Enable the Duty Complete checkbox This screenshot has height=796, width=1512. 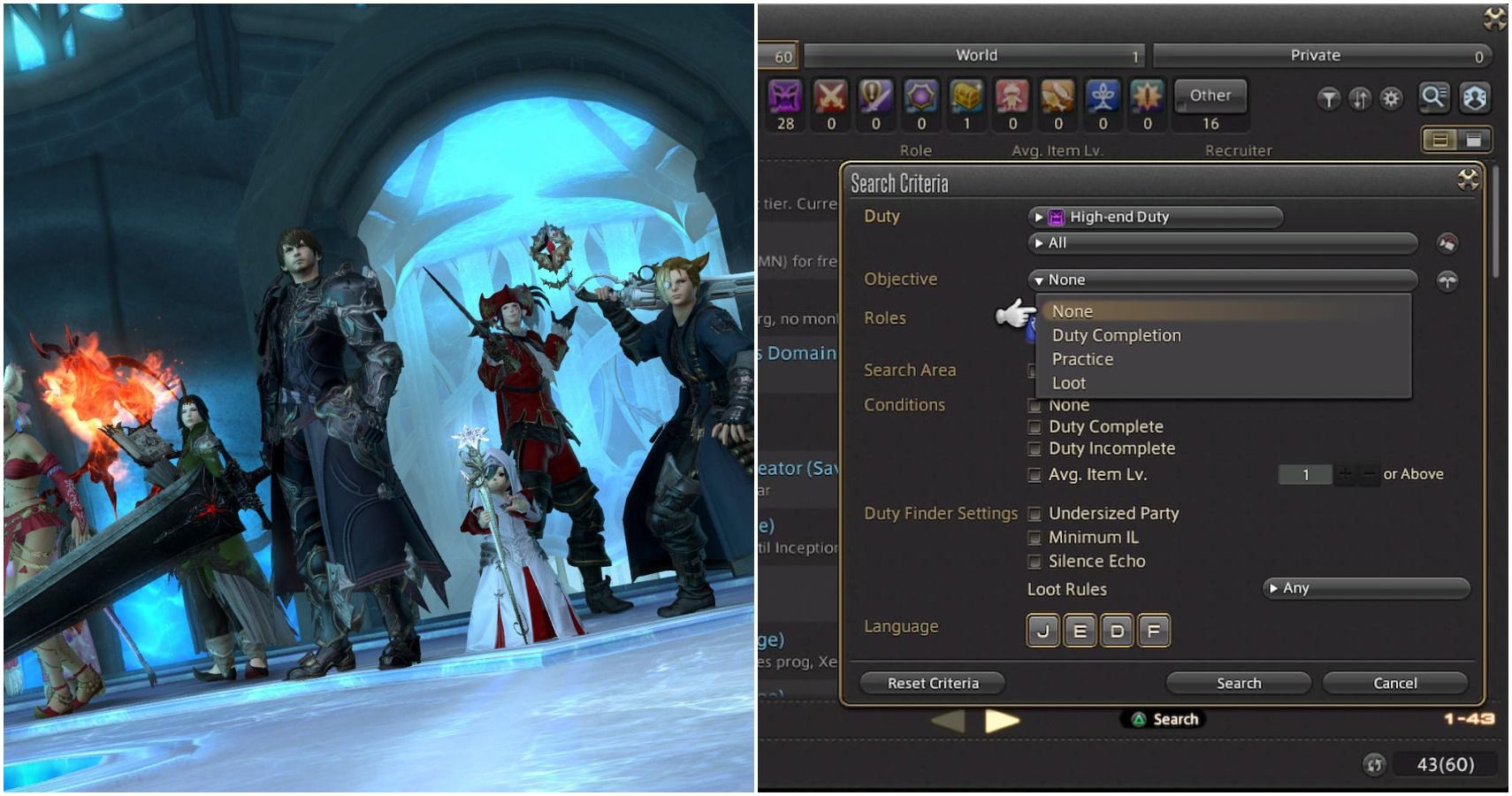tap(1035, 426)
